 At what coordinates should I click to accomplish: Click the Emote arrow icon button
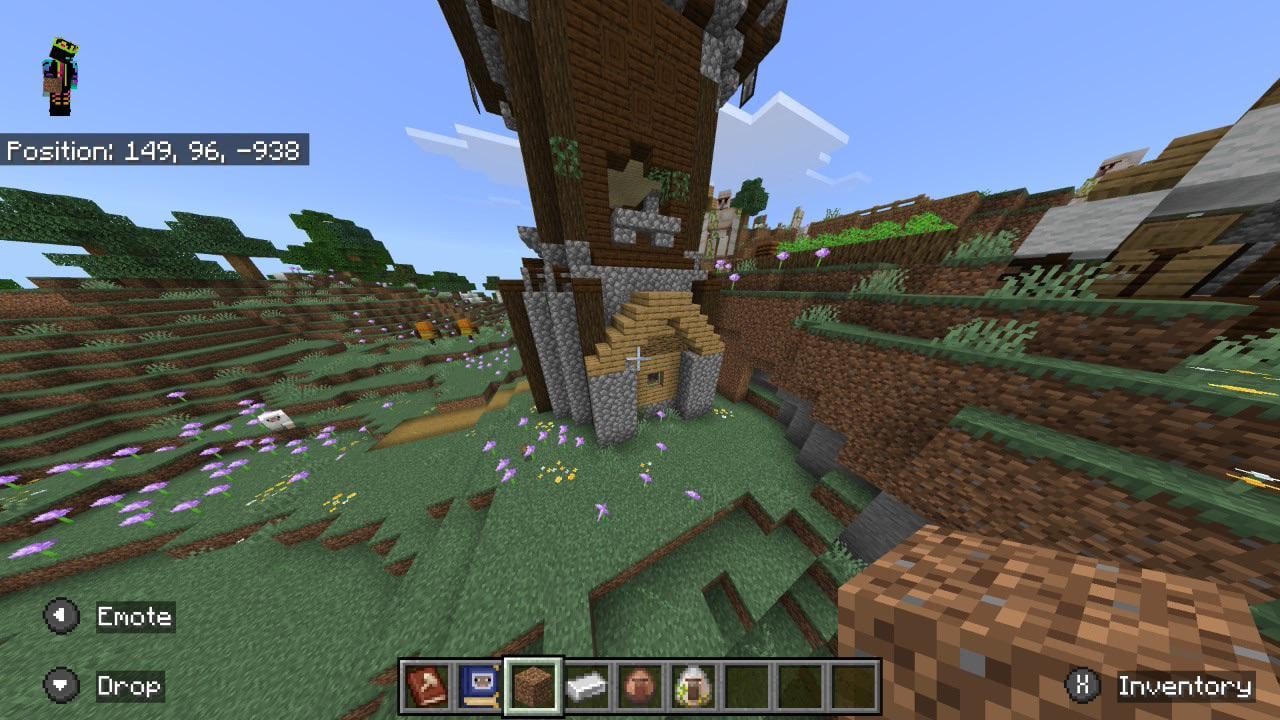[x=62, y=617]
